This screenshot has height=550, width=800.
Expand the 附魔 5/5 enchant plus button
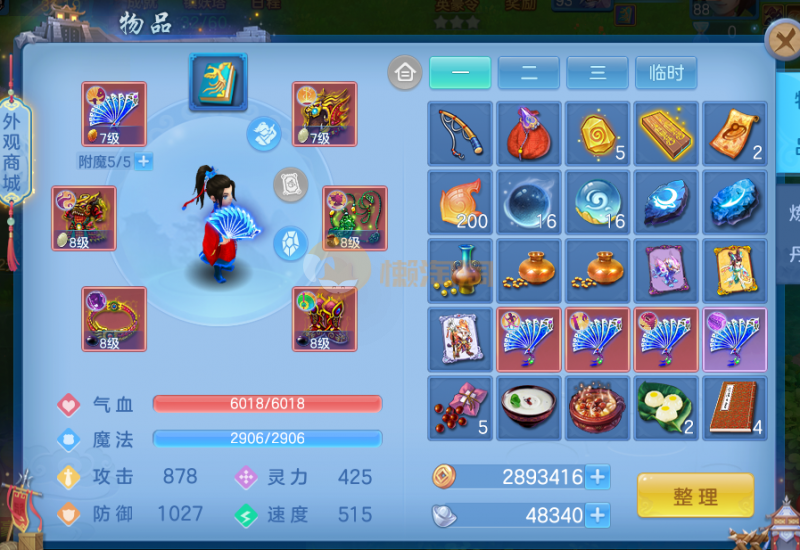(144, 161)
